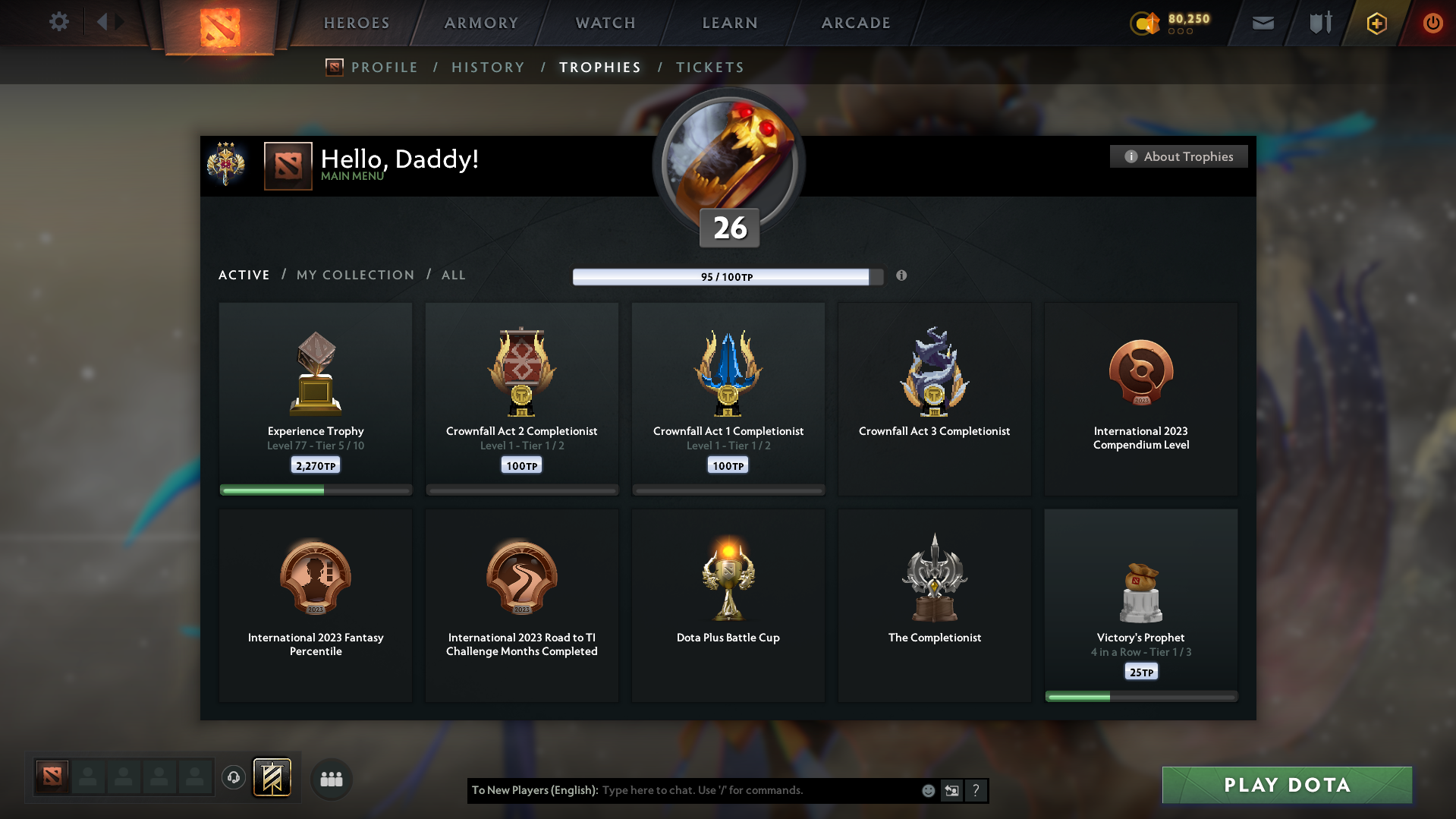Click the voice chat headset icon
Image resolution: width=1456 pixels, height=819 pixels.
coord(233,777)
